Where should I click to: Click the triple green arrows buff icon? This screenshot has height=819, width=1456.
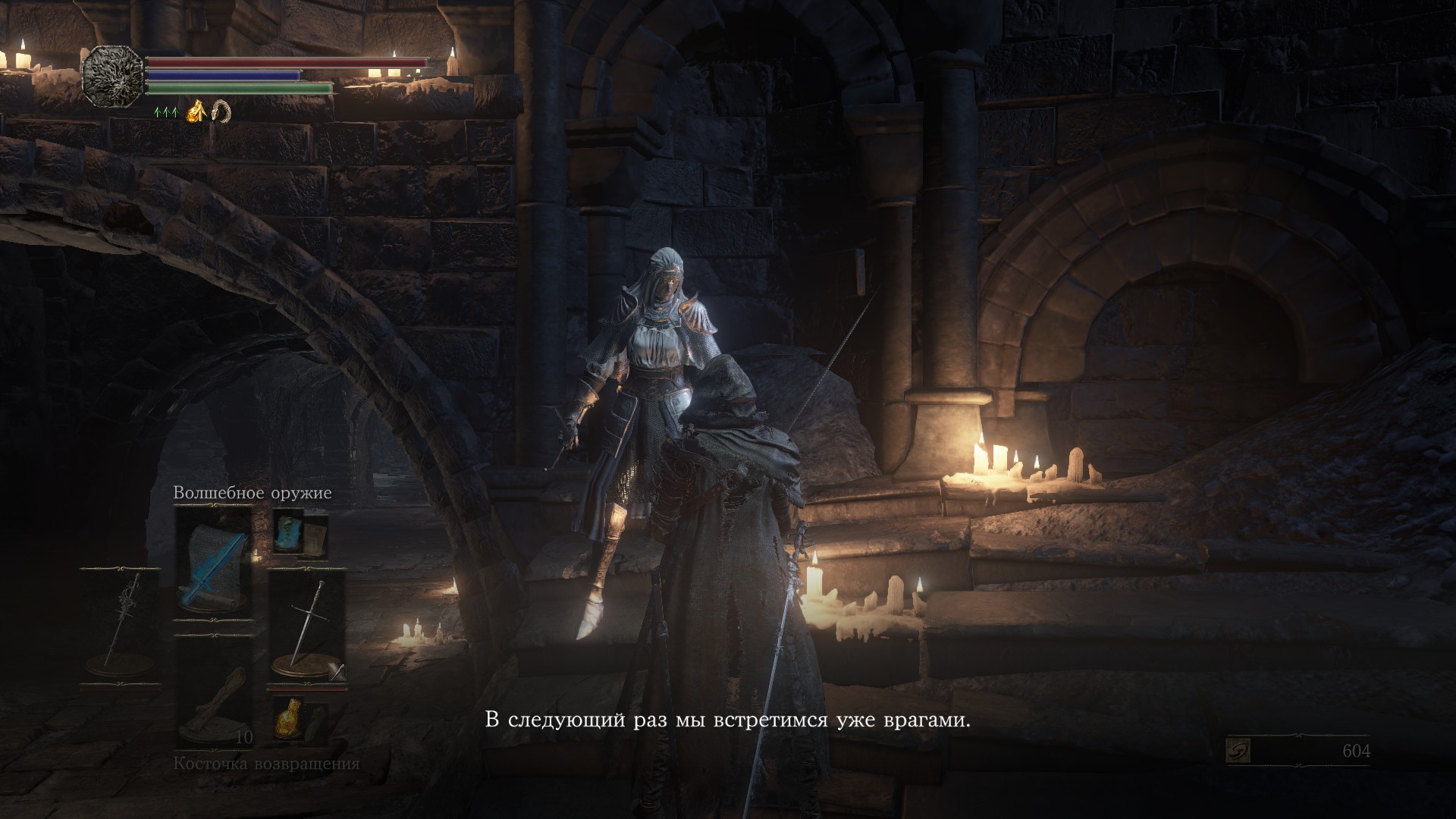[x=165, y=113]
